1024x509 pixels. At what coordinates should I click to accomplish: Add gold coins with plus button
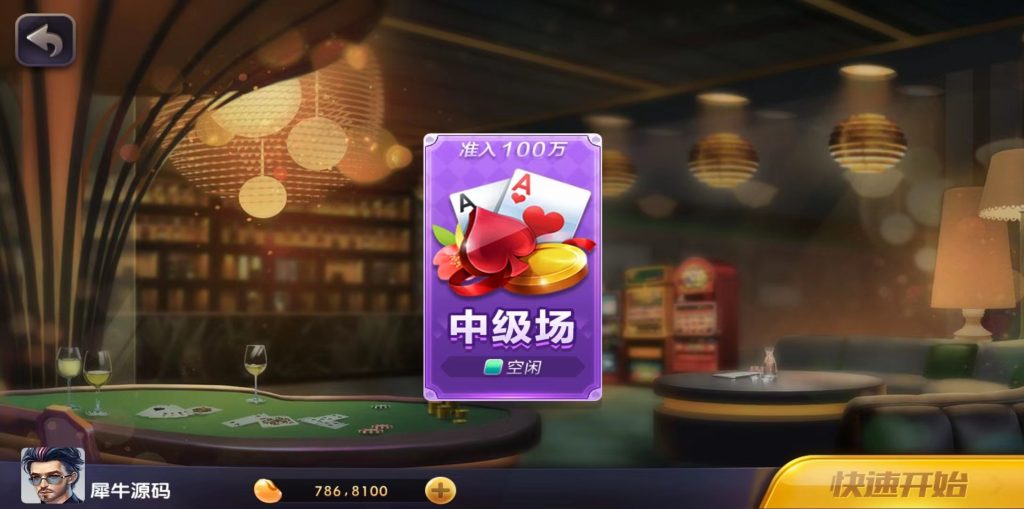pos(440,490)
